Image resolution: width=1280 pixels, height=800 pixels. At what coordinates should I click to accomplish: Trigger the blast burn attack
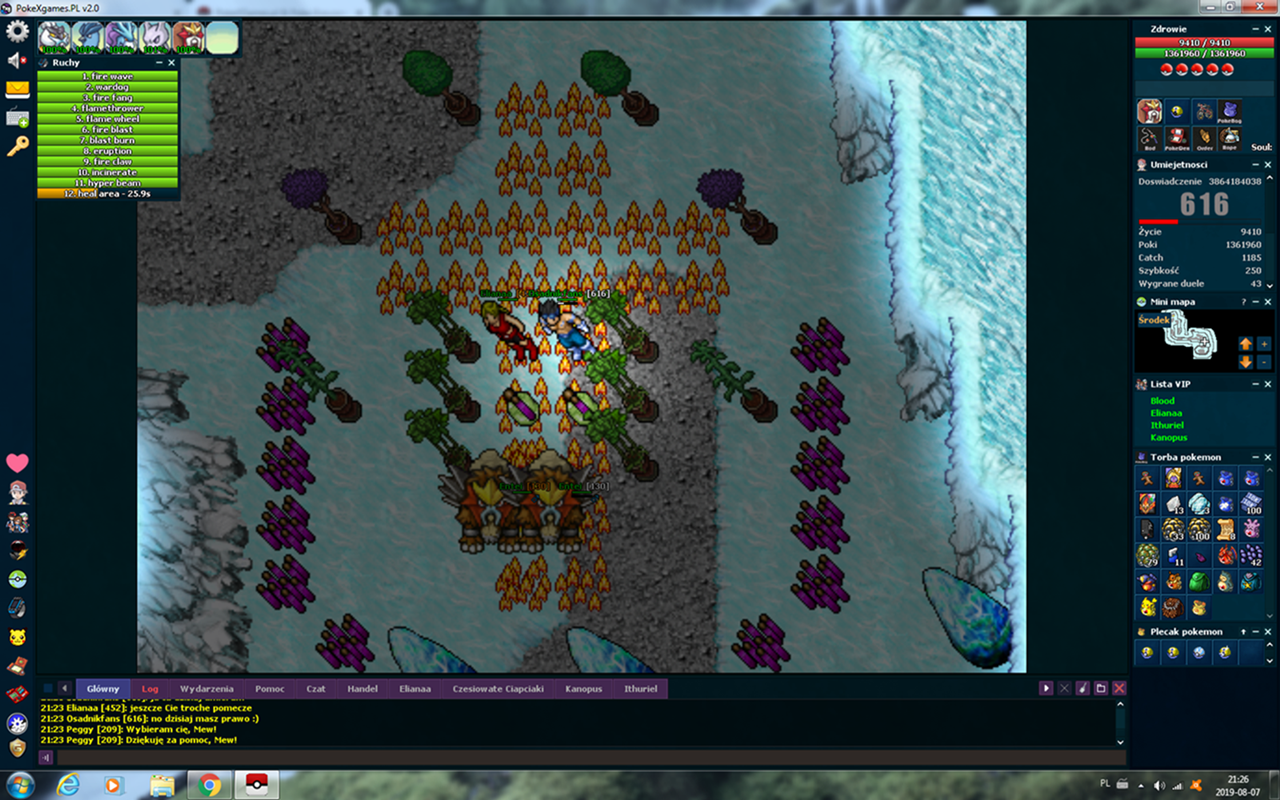point(108,140)
